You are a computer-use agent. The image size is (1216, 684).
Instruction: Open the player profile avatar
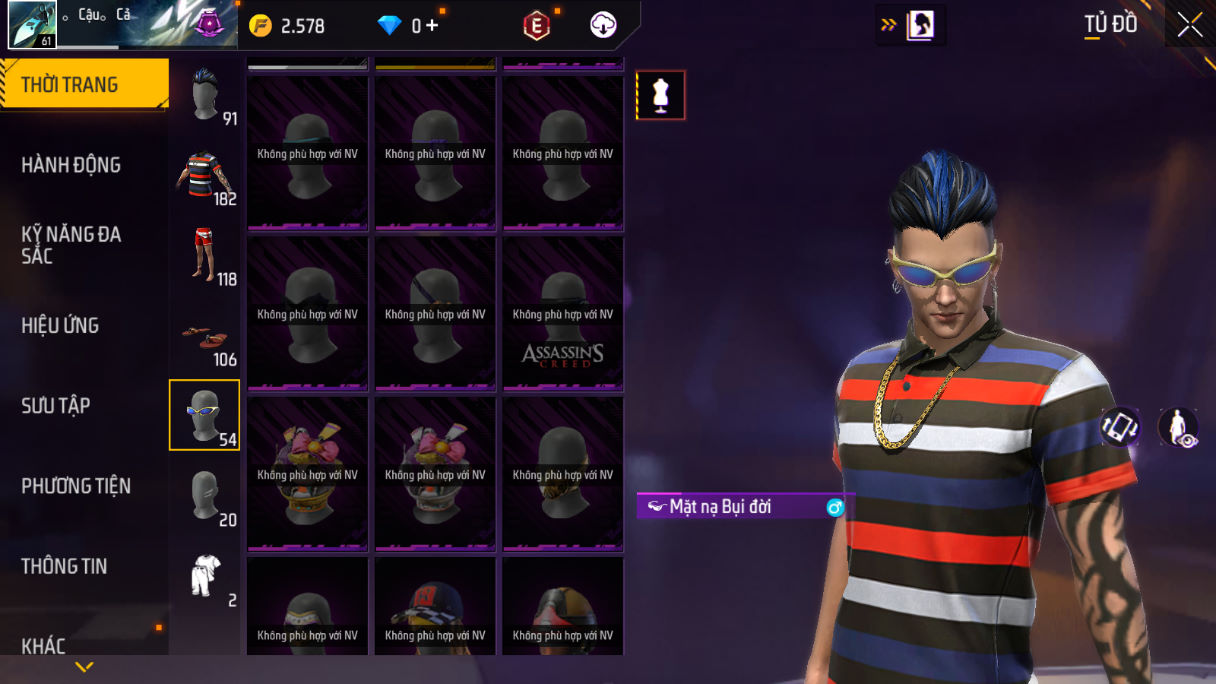pyautogui.click(x=32, y=25)
